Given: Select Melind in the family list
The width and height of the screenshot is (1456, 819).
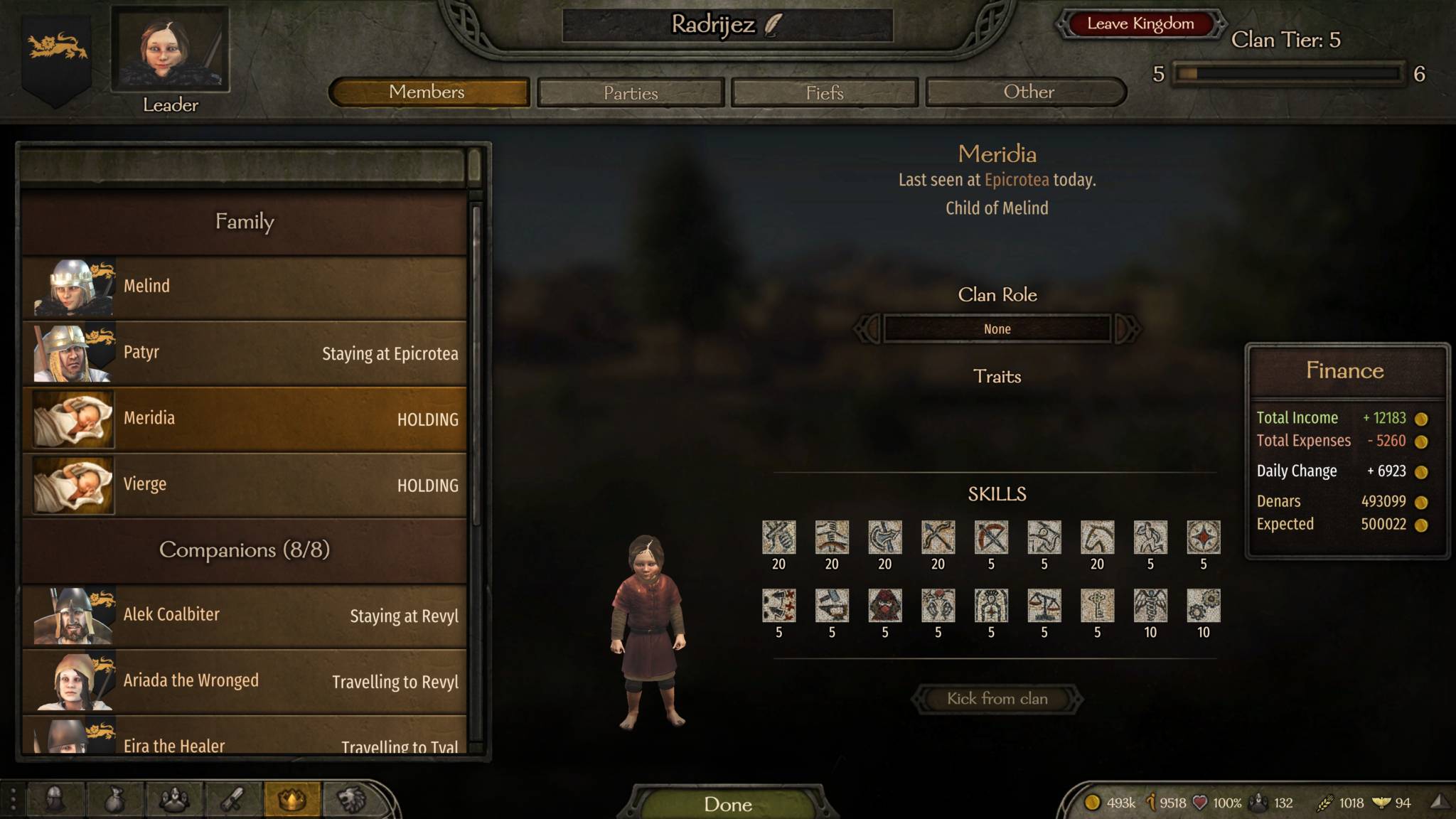Looking at the screenshot, I should pyautogui.click(x=245, y=287).
